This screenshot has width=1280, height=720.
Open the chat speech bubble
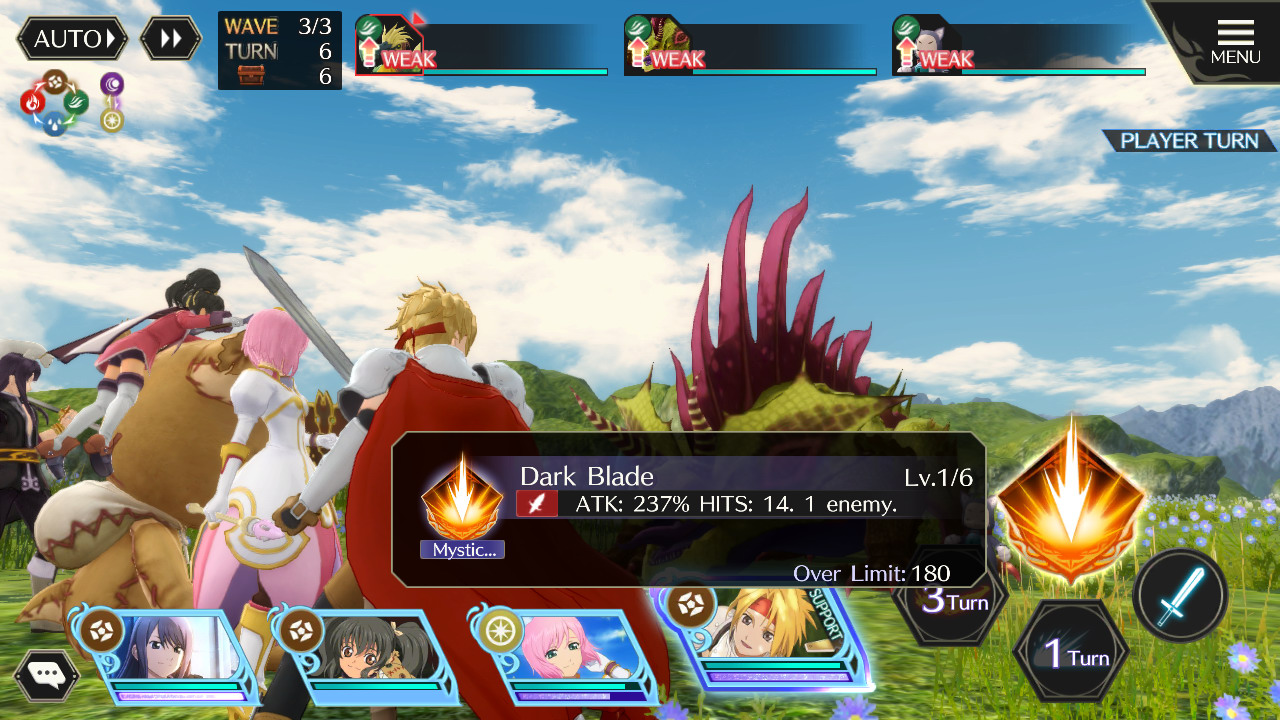(46, 674)
